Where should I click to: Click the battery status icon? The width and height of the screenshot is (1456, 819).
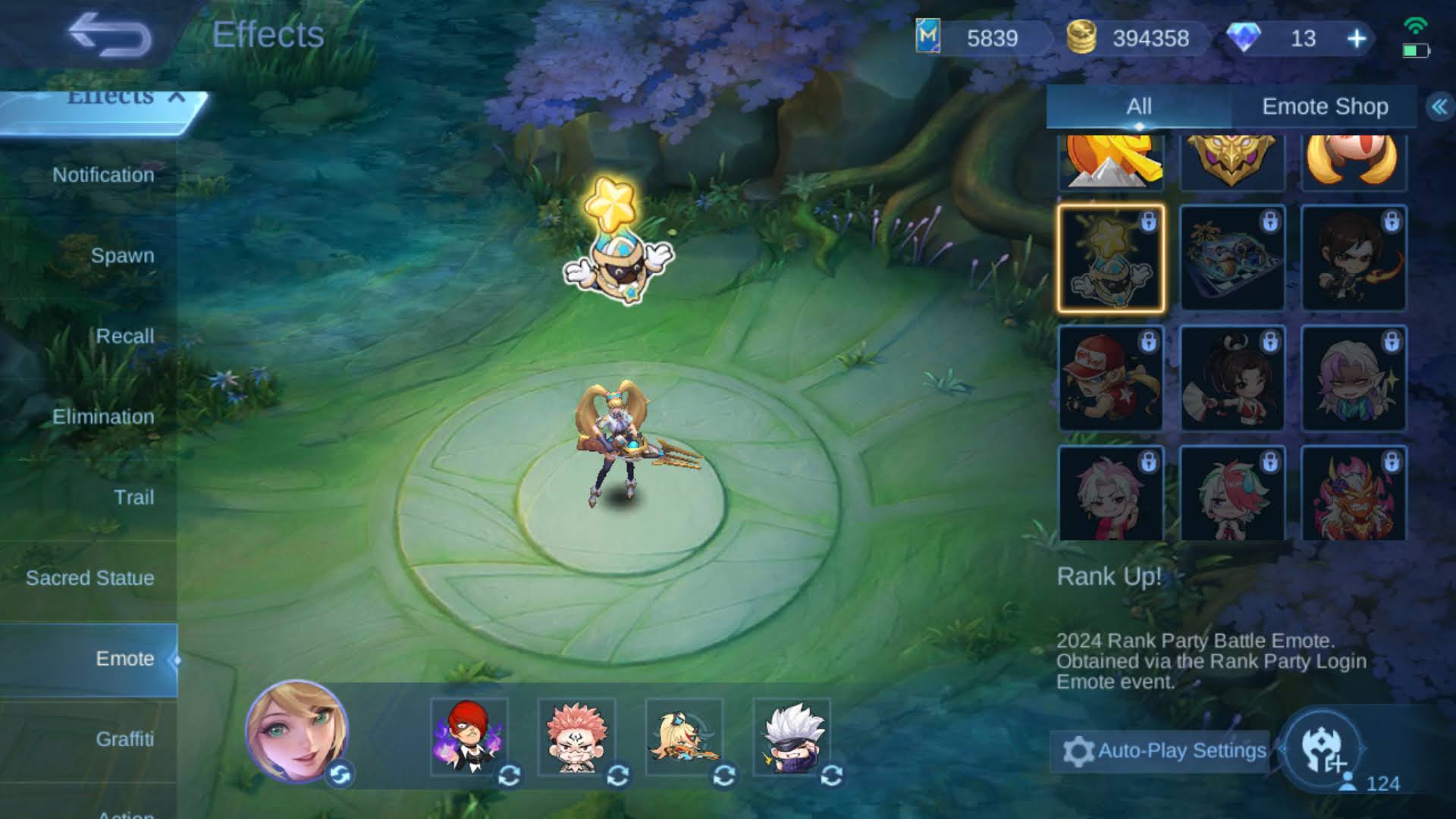click(1415, 52)
